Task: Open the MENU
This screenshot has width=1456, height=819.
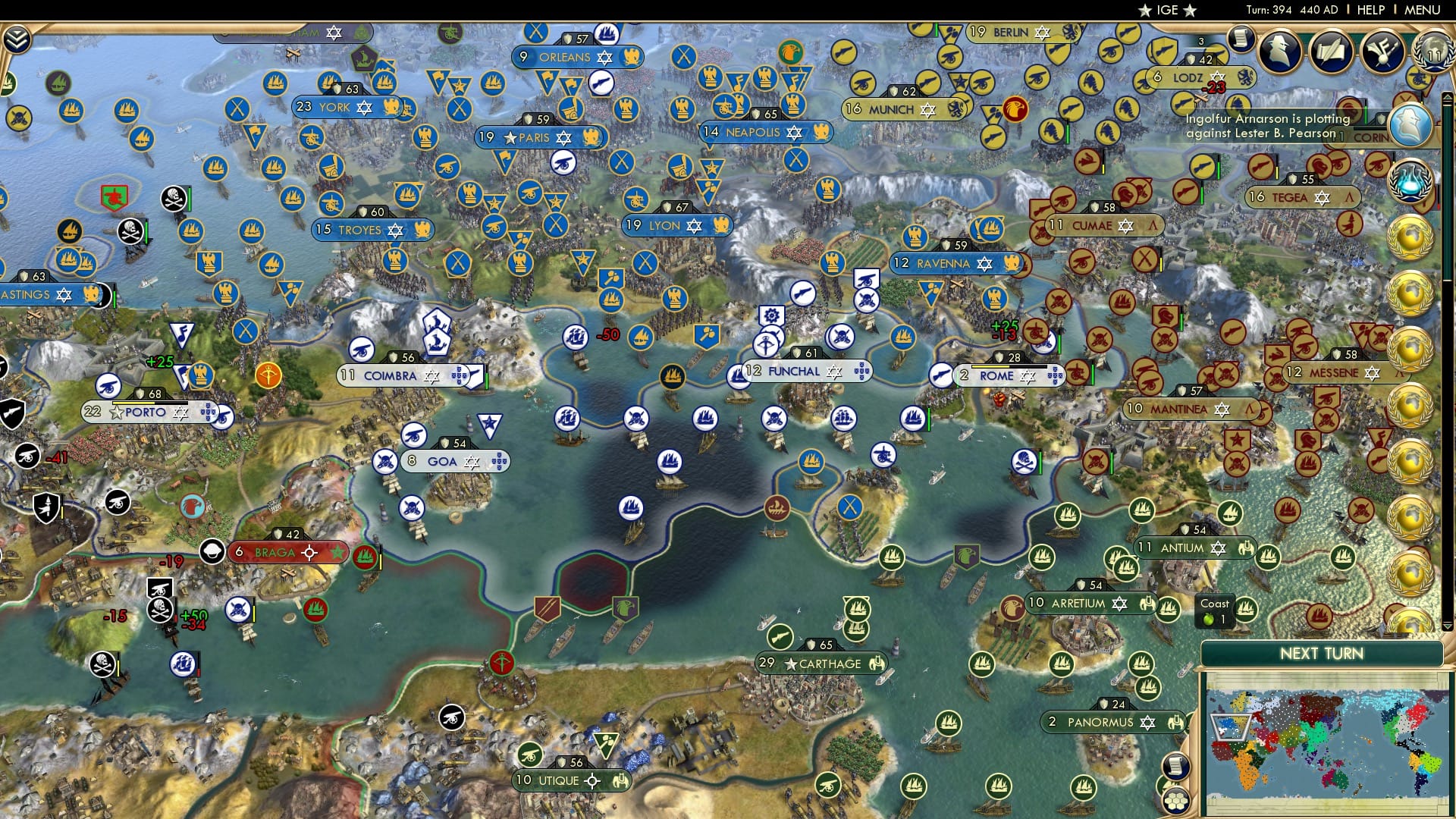Action: 1423,9
